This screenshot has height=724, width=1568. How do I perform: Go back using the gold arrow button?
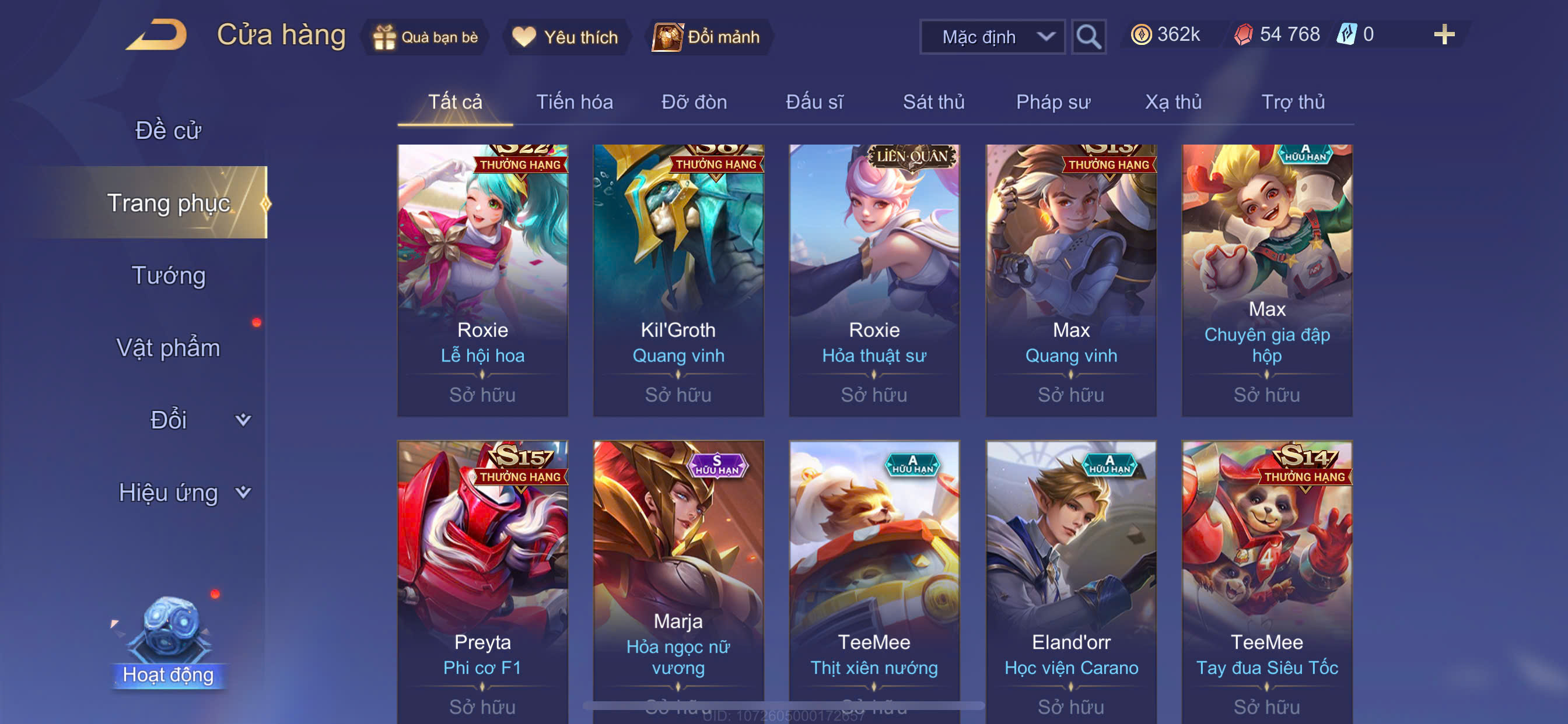(157, 36)
